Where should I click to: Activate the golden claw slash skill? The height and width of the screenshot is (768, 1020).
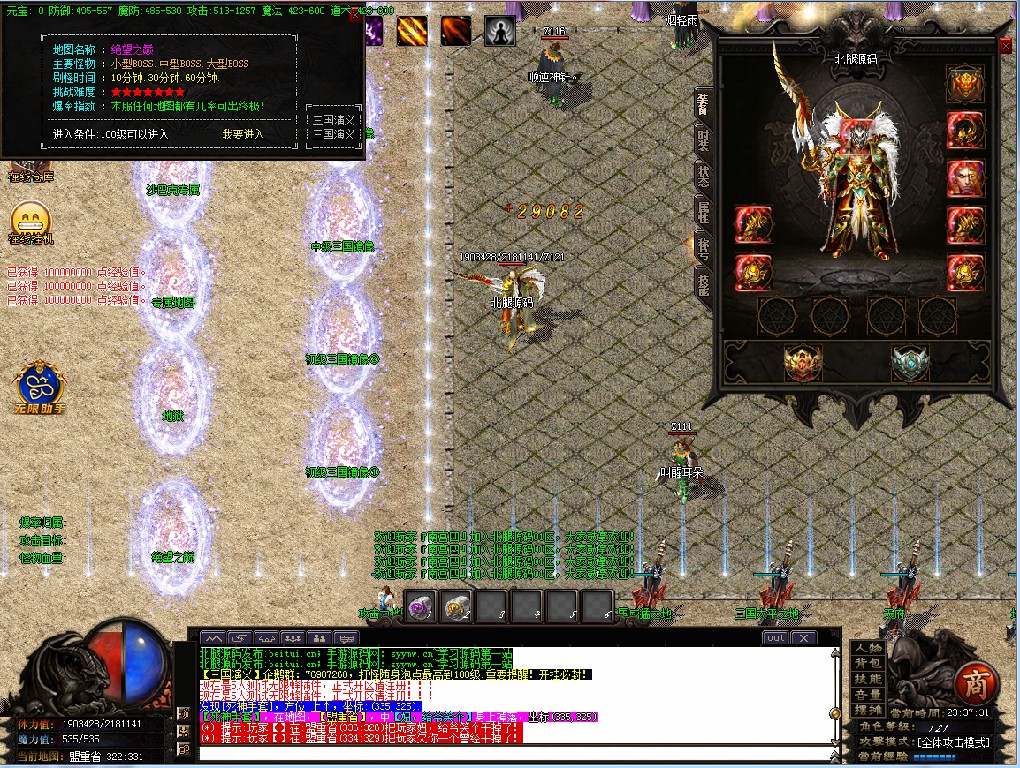click(x=411, y=32)
